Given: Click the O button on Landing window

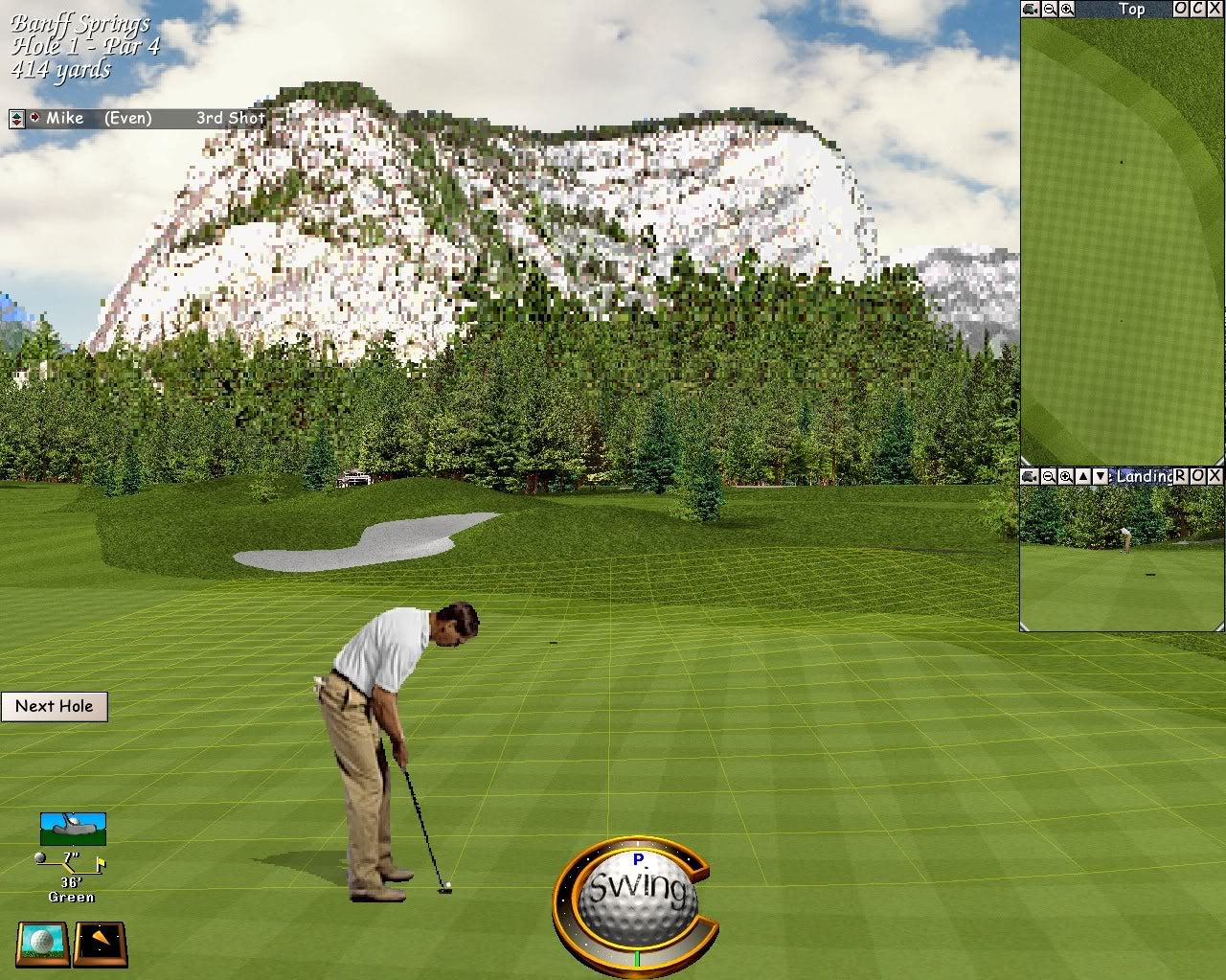Looking at the screenshot, I should (x=1198, y=476).
